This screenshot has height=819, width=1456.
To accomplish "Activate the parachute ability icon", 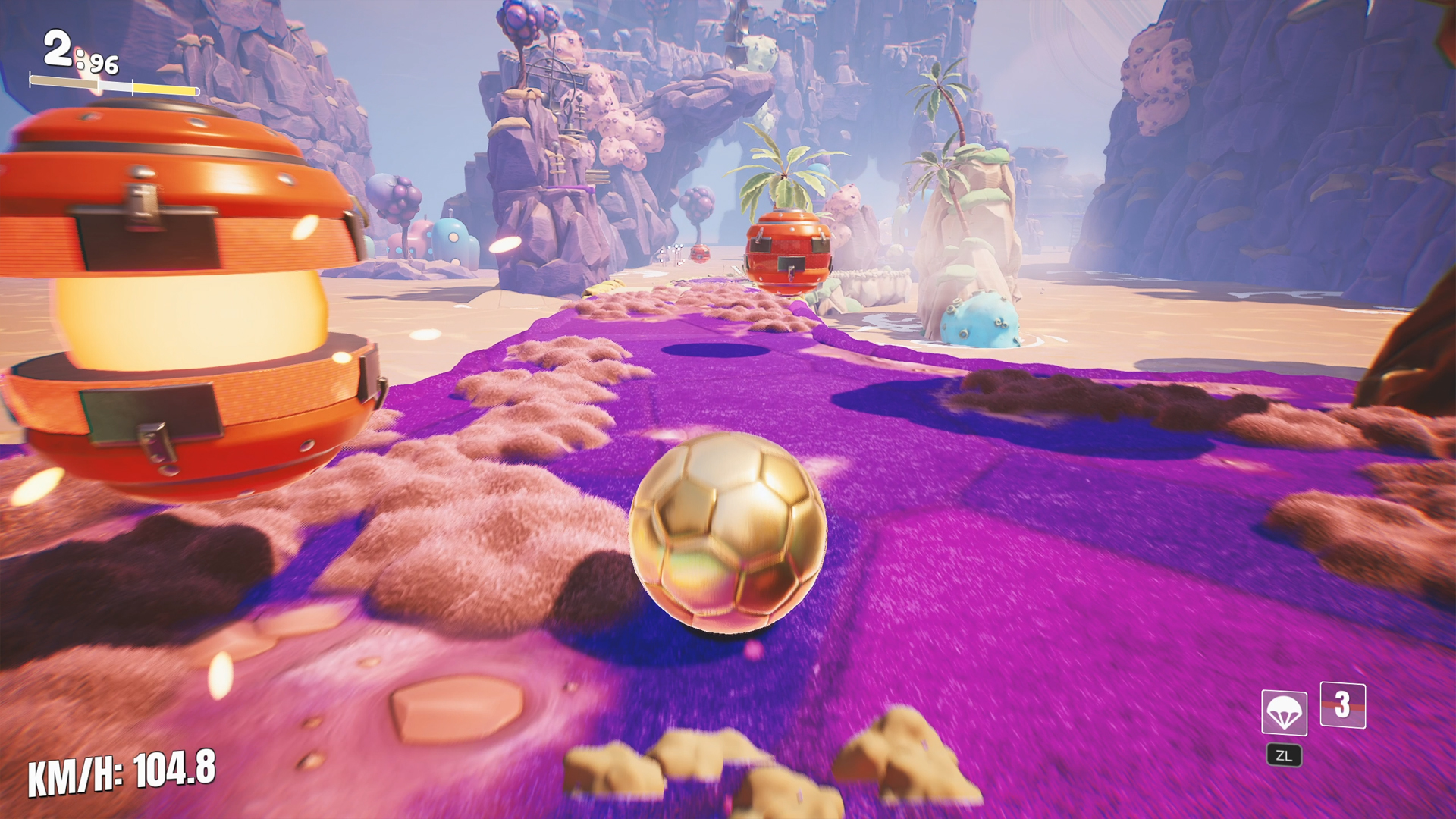I will tap(1283, 712).
